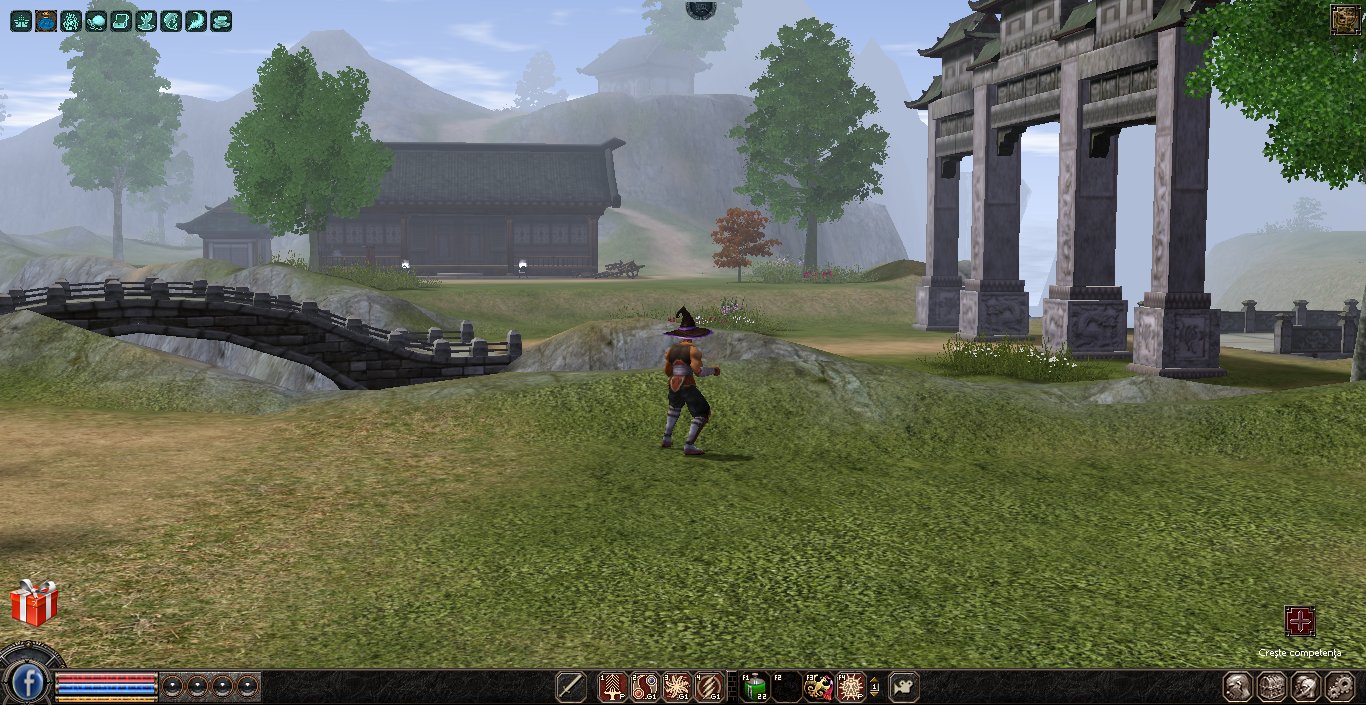This screenshot has height=705, width=1366.
Task: Click the blue potion buff icon
Action: [x=46, y=20]
